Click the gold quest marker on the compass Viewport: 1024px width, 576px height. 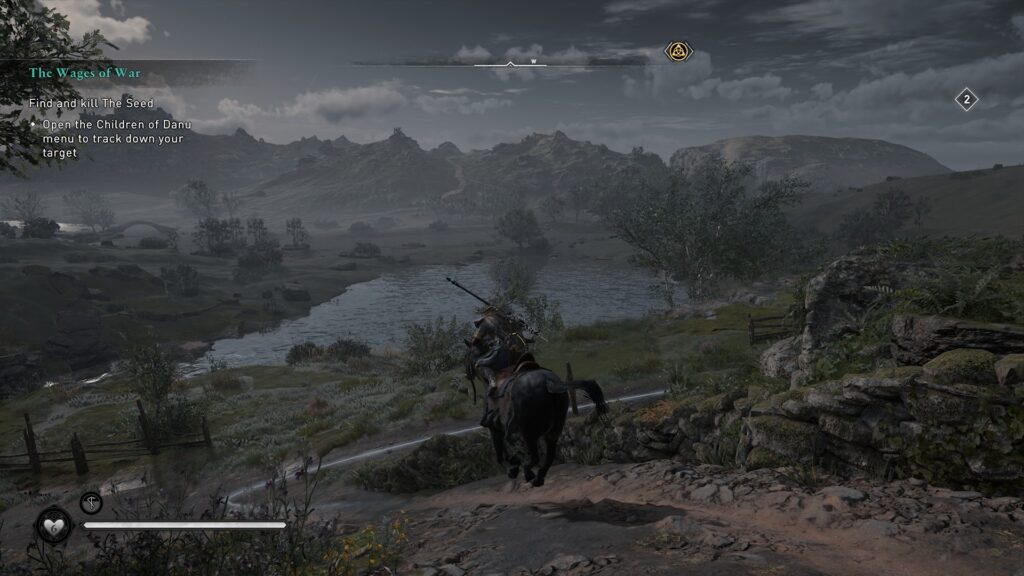coord(677,52)
